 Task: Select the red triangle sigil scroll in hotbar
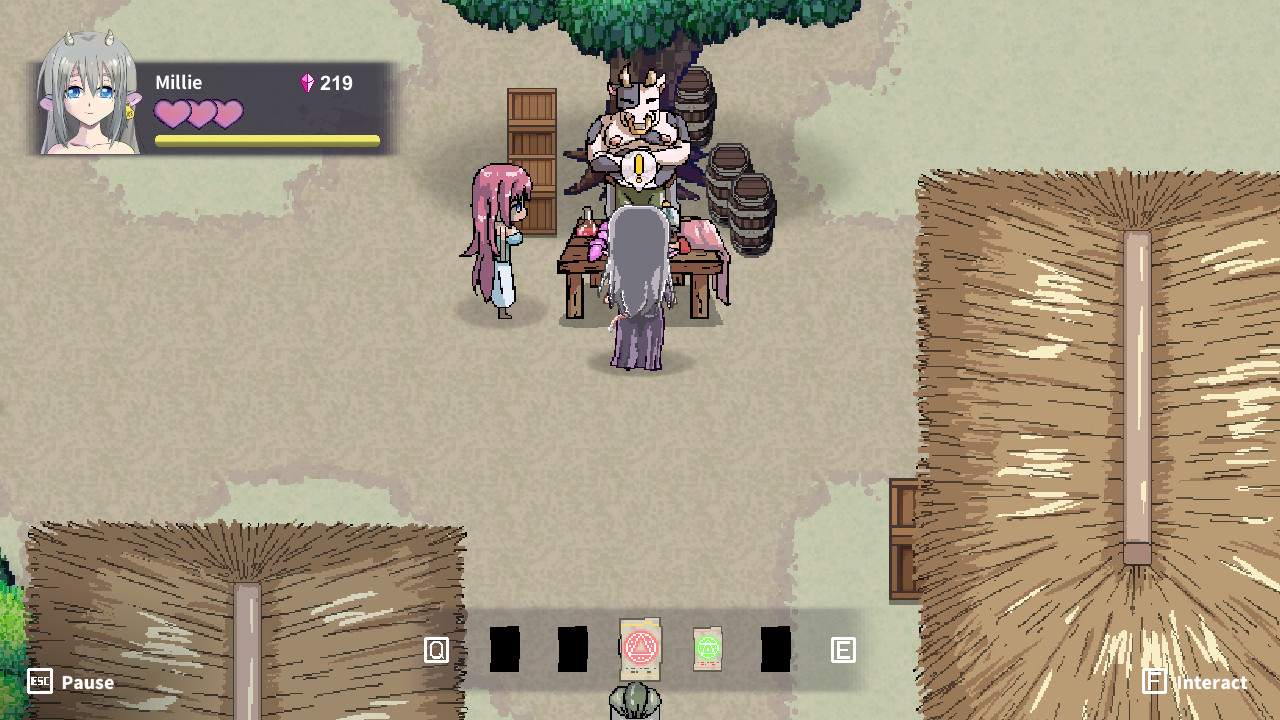[640, 649]
